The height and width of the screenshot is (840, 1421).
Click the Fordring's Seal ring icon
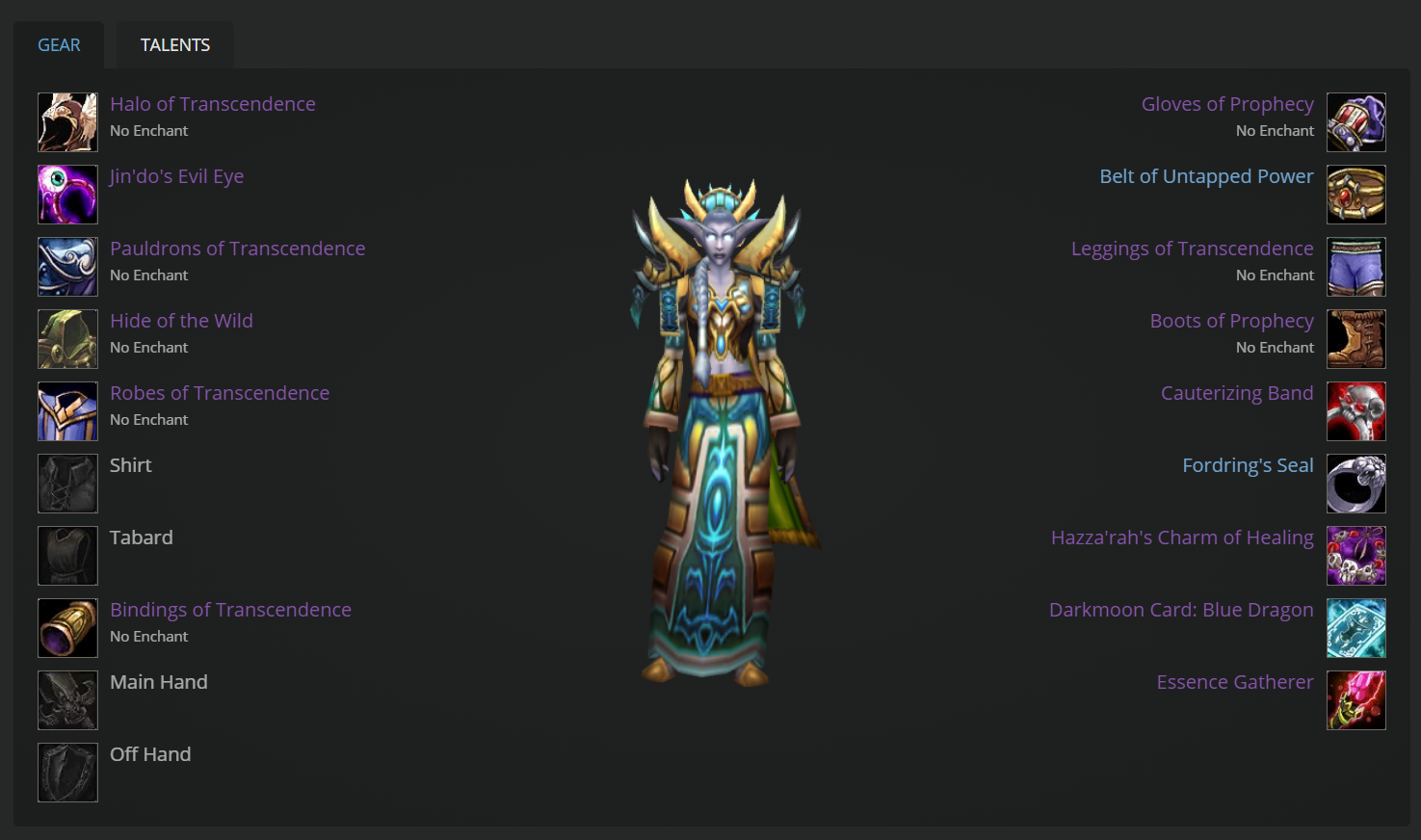(1355, 483)
